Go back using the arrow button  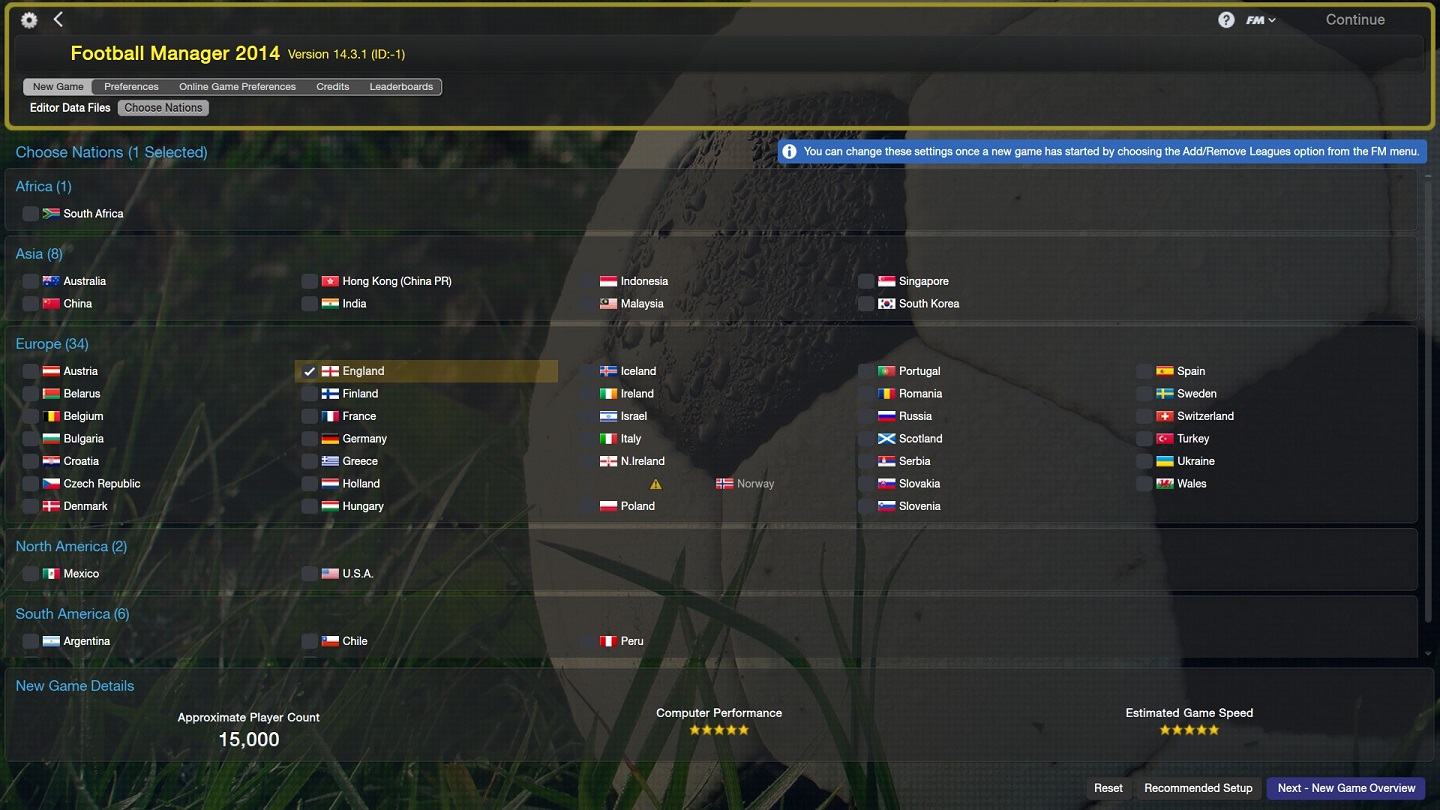tap(58, 20)
